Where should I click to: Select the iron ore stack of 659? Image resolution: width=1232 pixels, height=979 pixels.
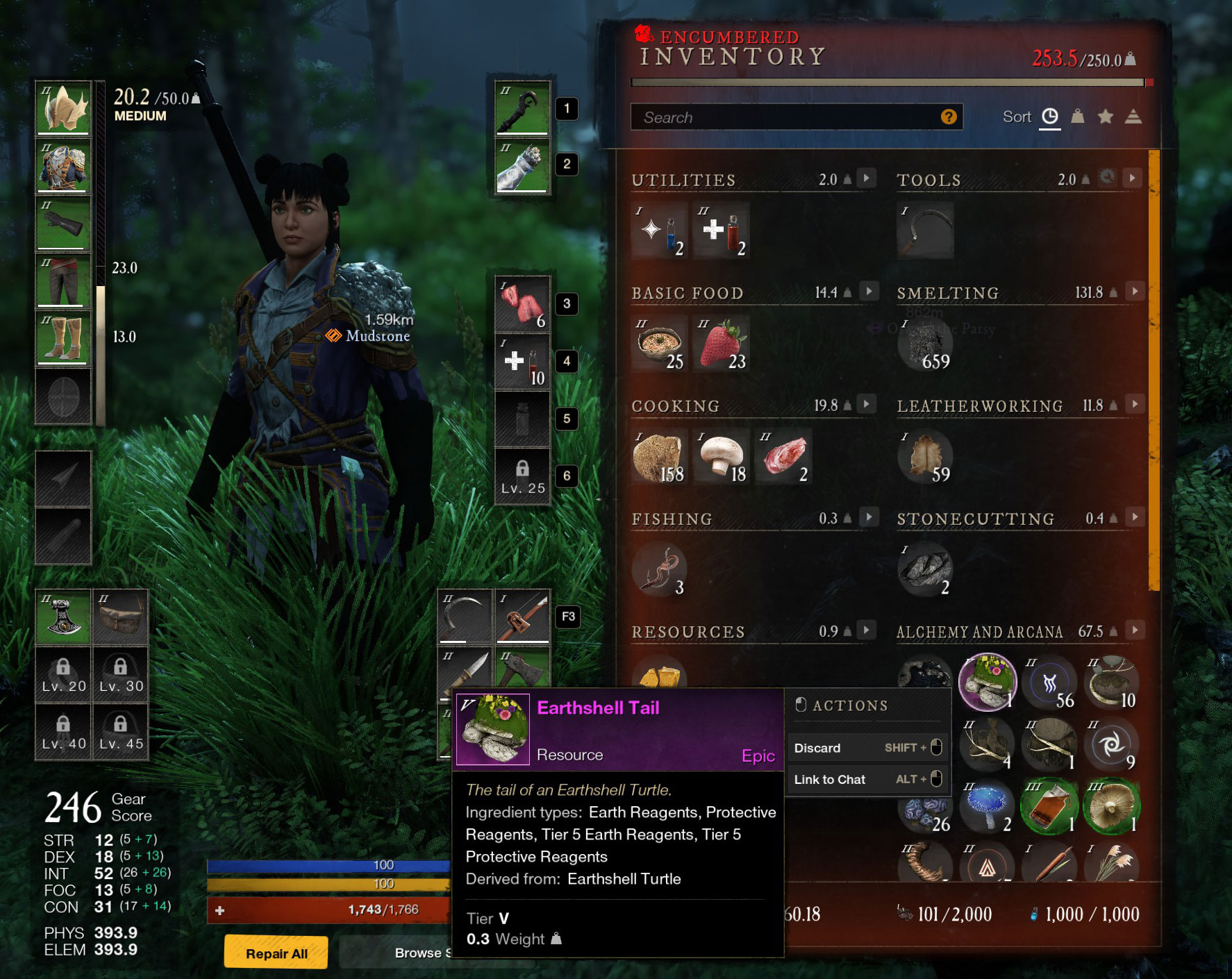925,345
